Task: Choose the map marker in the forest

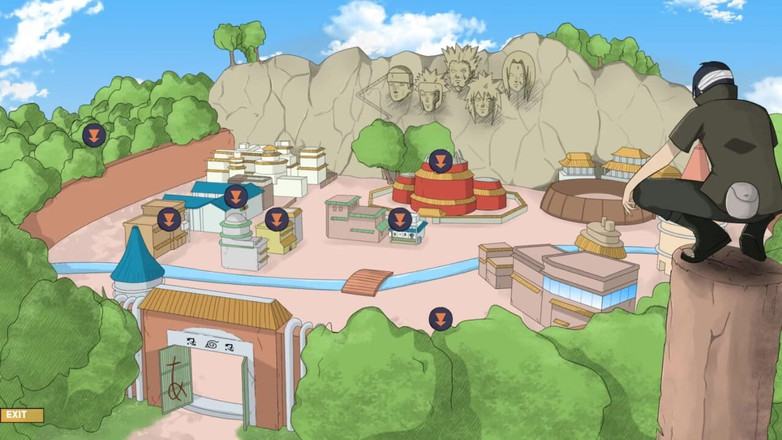Action: [x=93, y=135]
